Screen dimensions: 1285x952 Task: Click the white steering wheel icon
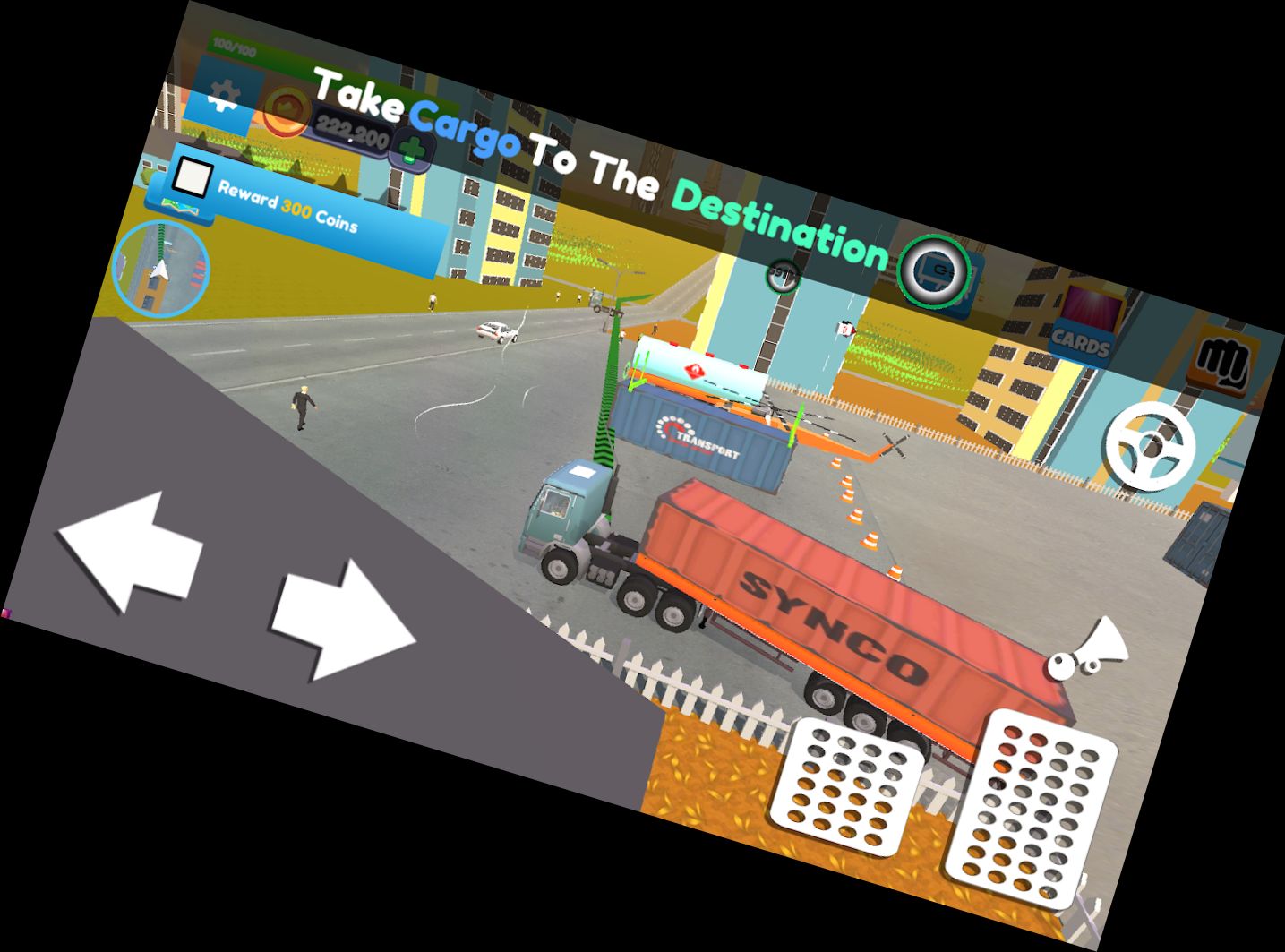[1151, 446]
